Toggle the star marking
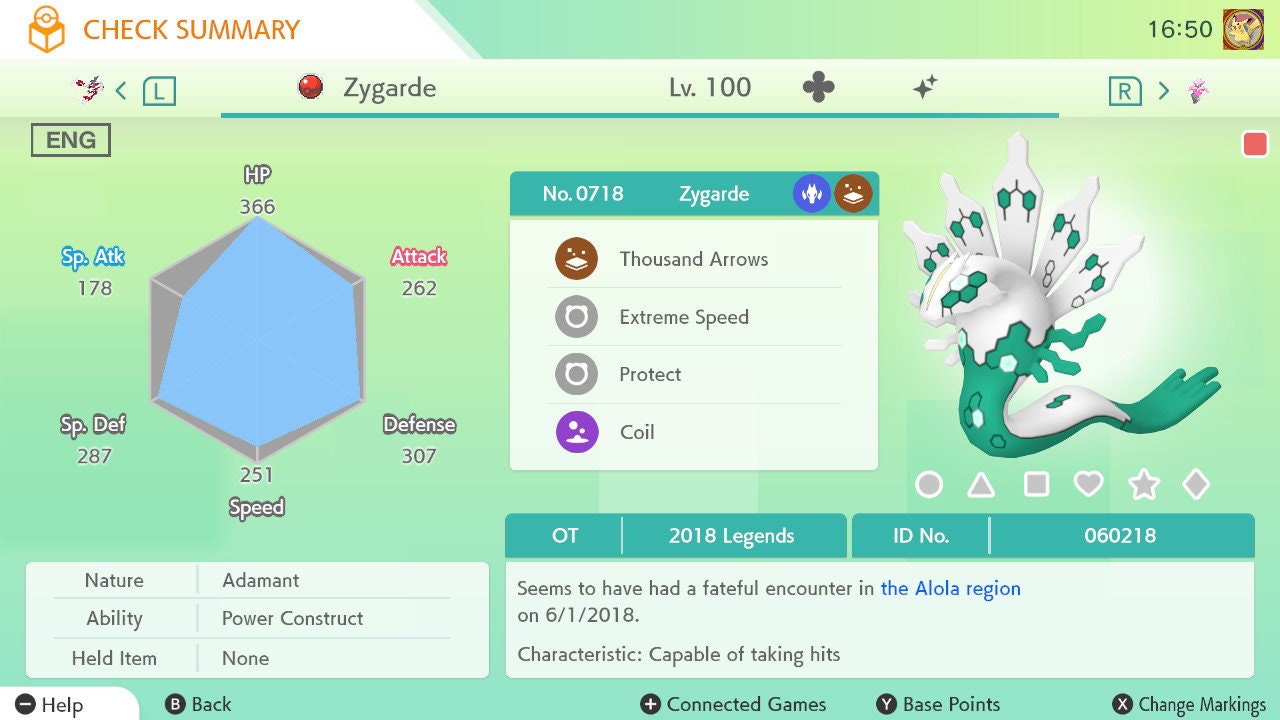Image resolution: width=1280 pixels, height=720 pixels. click(1143, 485)
